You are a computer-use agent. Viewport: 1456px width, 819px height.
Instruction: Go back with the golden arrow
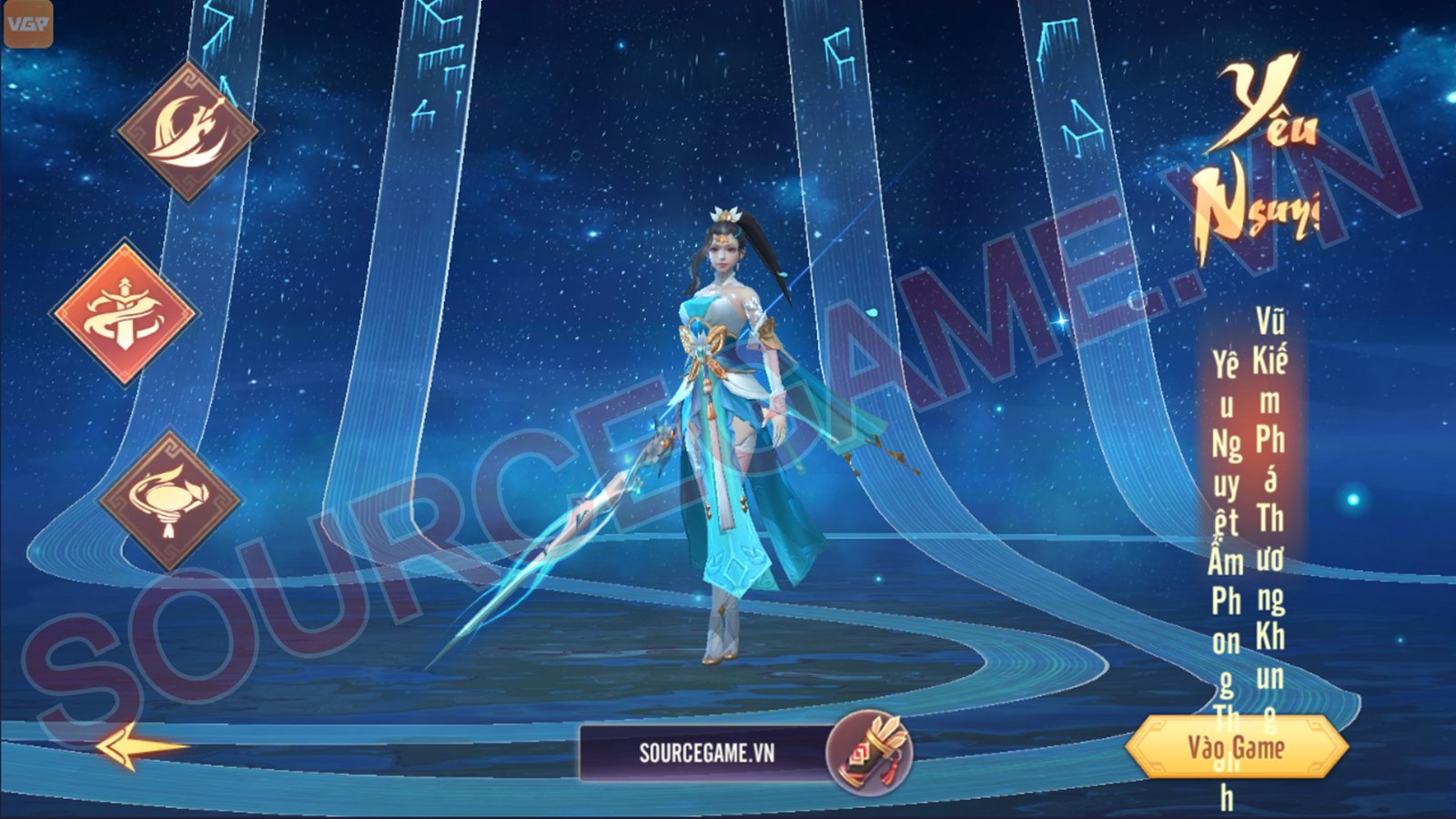coord(141,747)
